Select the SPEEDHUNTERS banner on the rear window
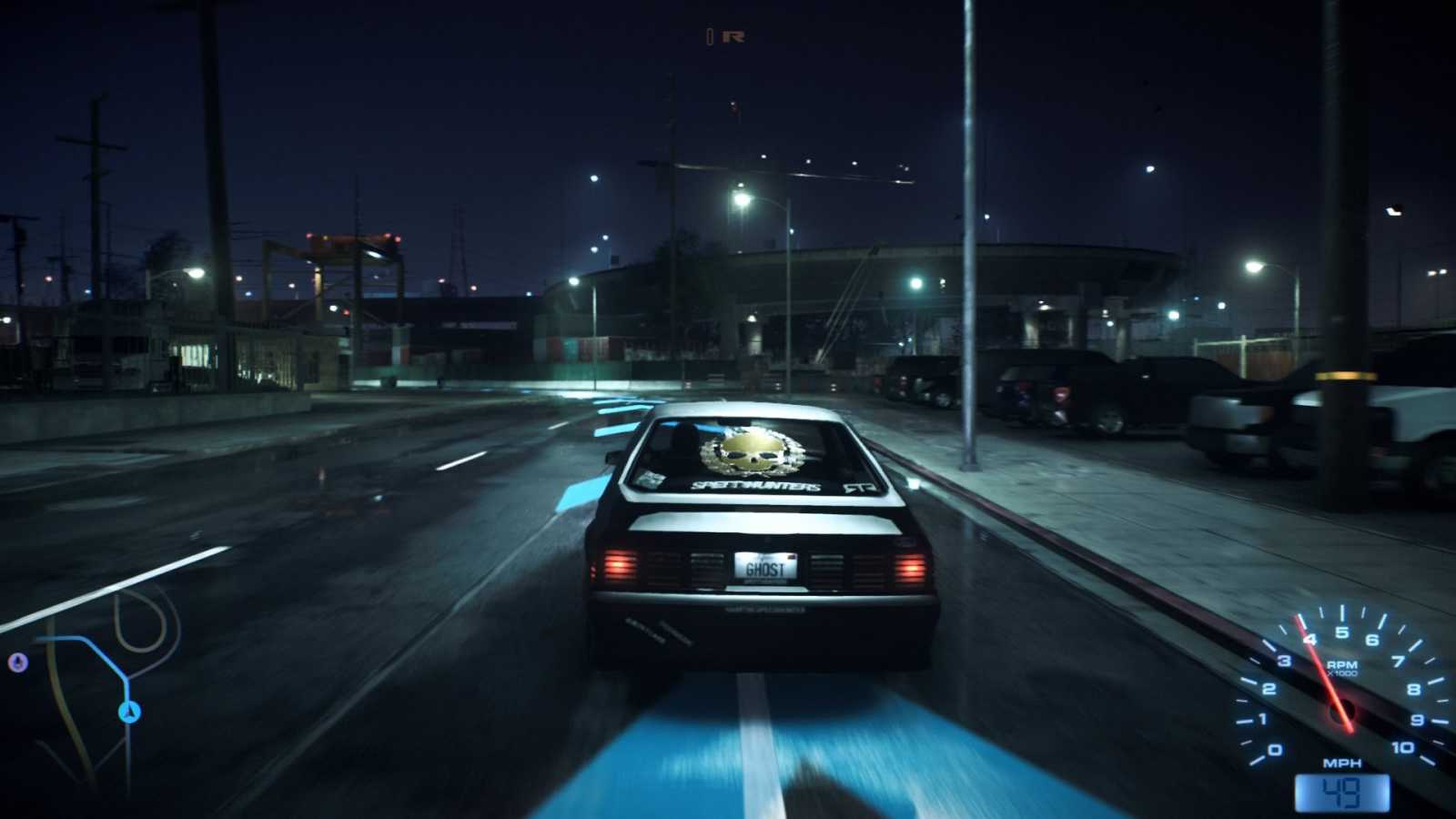This screenshot has height=819, width=1456. pyautogui.click(x=757, y=485)
